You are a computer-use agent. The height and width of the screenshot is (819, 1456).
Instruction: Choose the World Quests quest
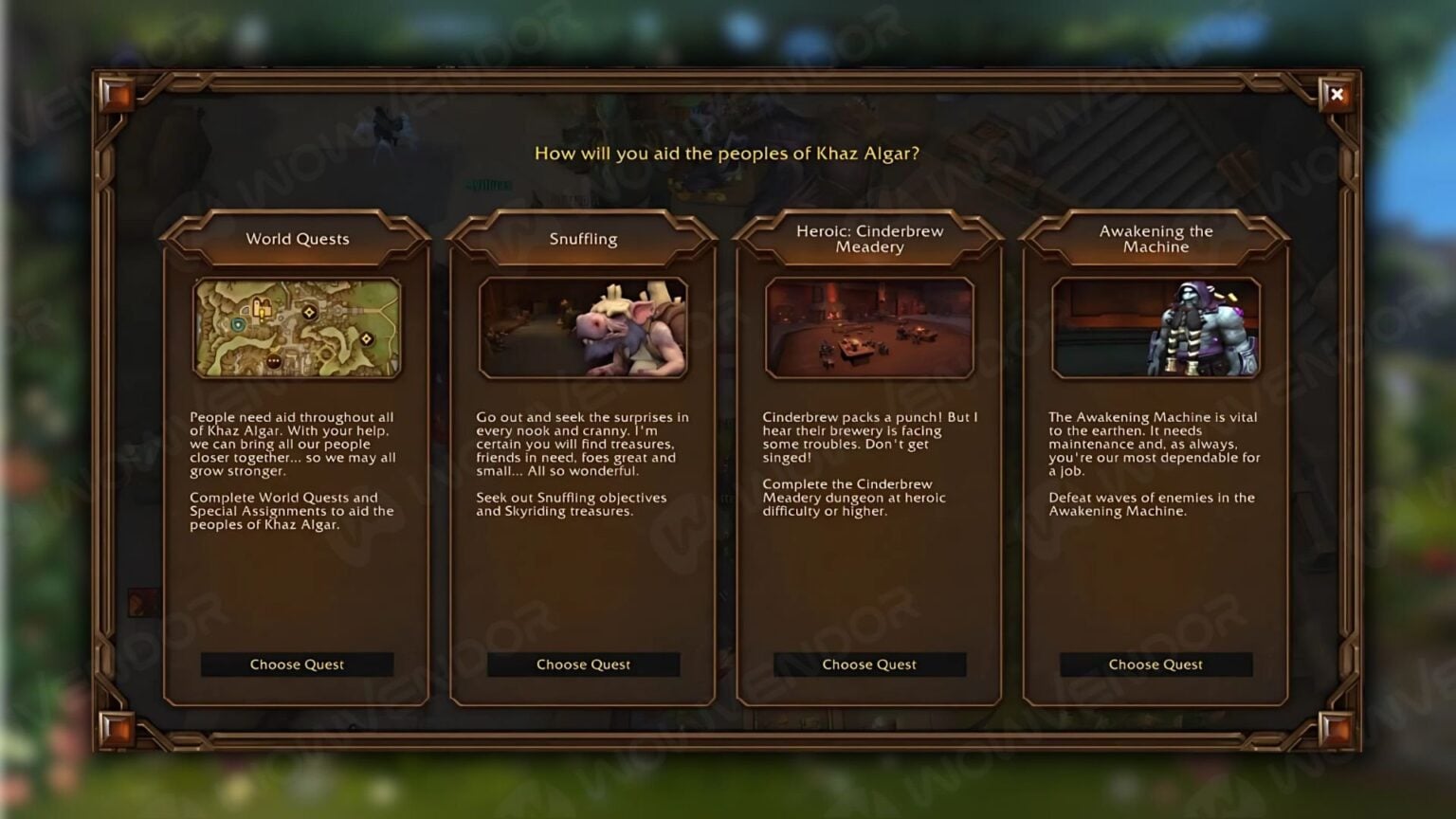pyautogui.click(x=297, y=664)
